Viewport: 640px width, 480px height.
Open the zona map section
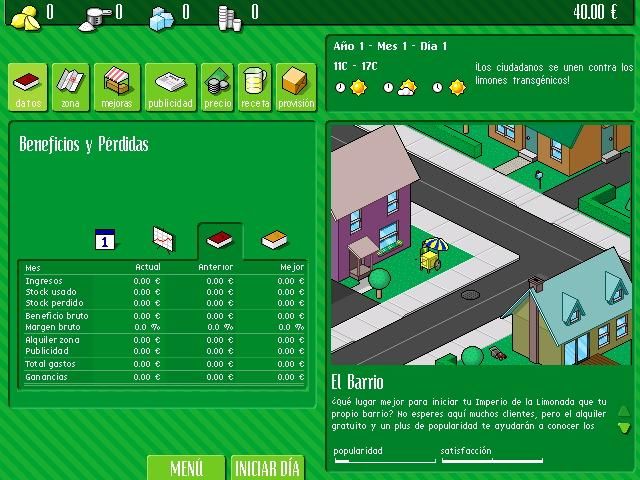(x=69, y=88)
